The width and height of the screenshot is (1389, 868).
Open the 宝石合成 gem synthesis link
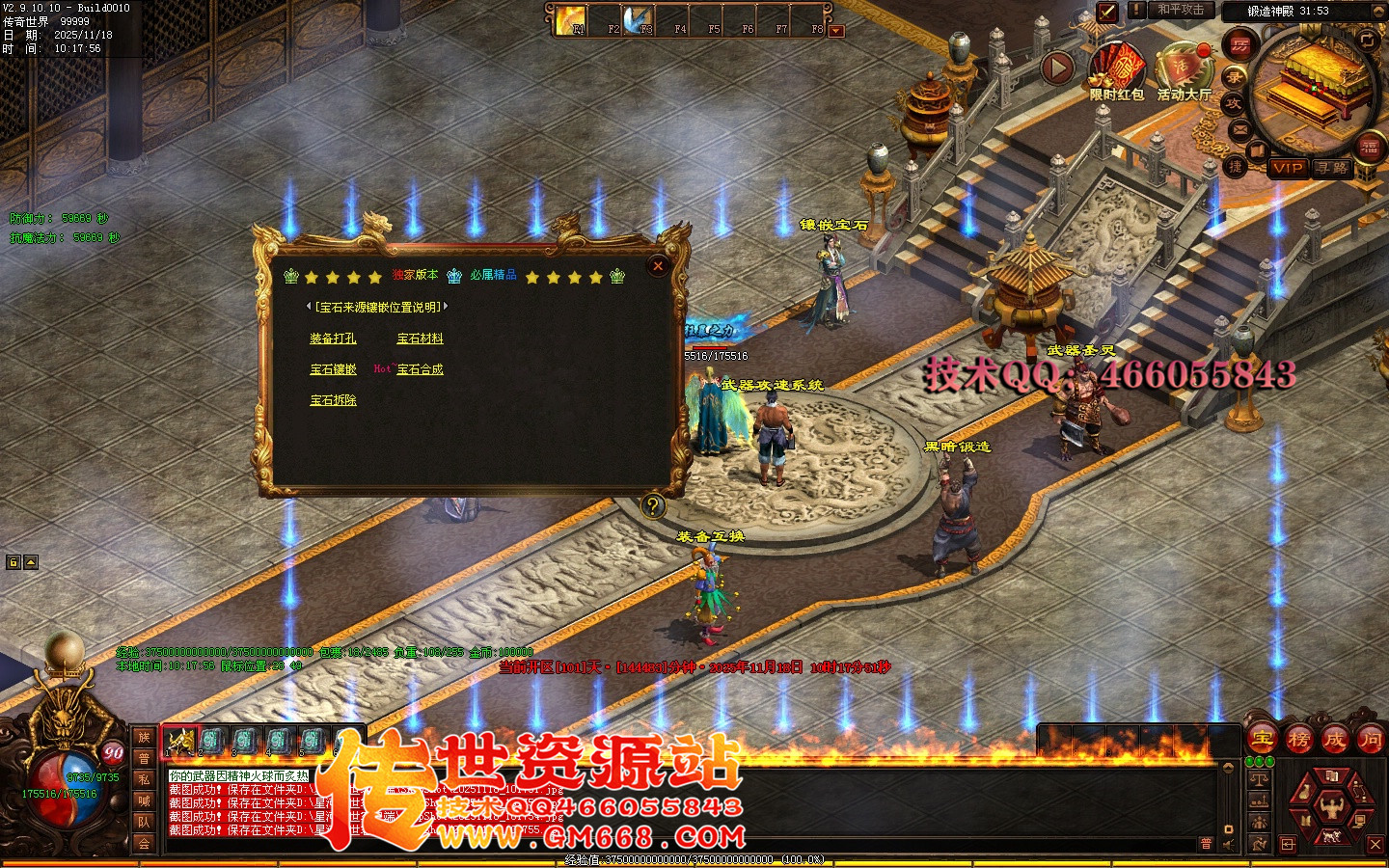(x=420, y=369)
